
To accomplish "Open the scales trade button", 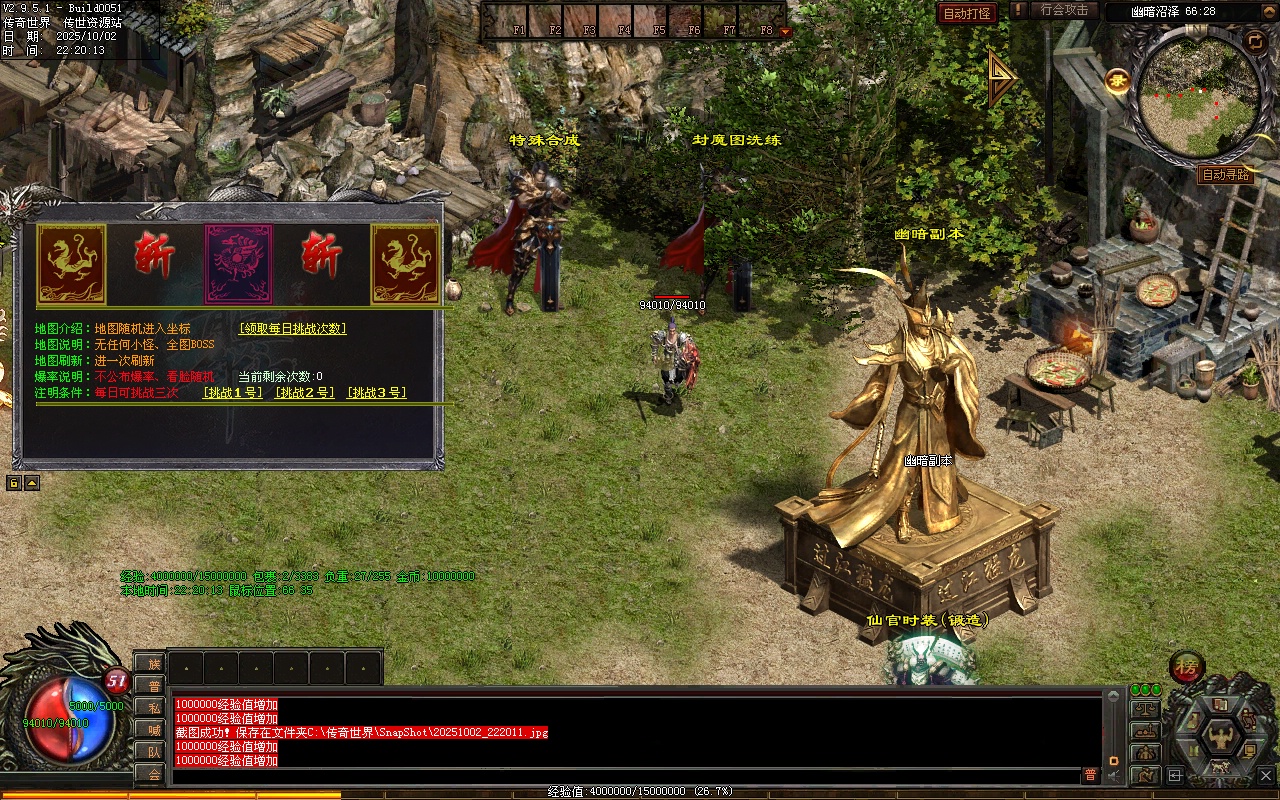I will click(1145, 708).
